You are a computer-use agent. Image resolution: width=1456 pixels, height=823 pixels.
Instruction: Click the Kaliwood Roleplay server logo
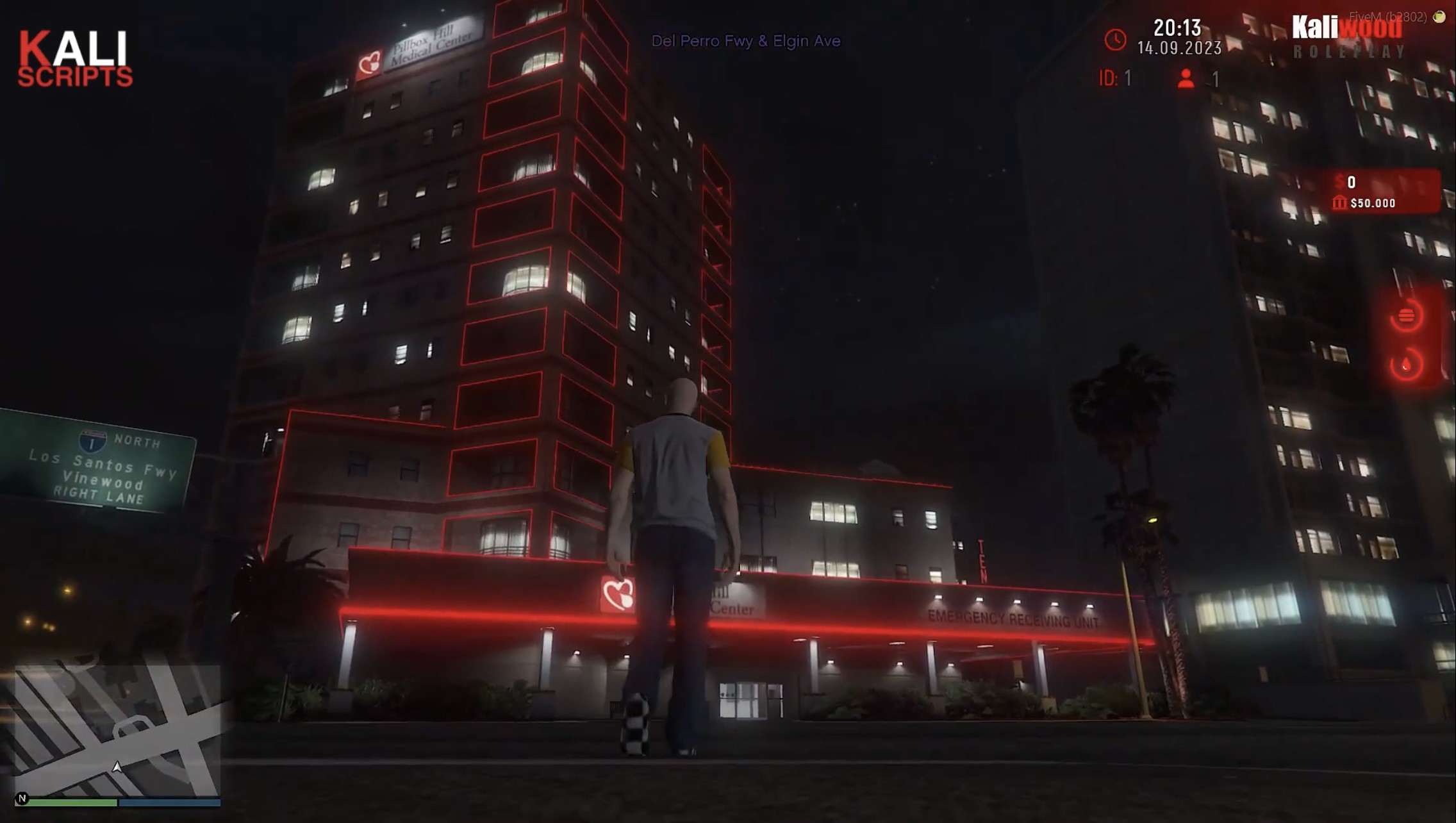click(1348, 37)
